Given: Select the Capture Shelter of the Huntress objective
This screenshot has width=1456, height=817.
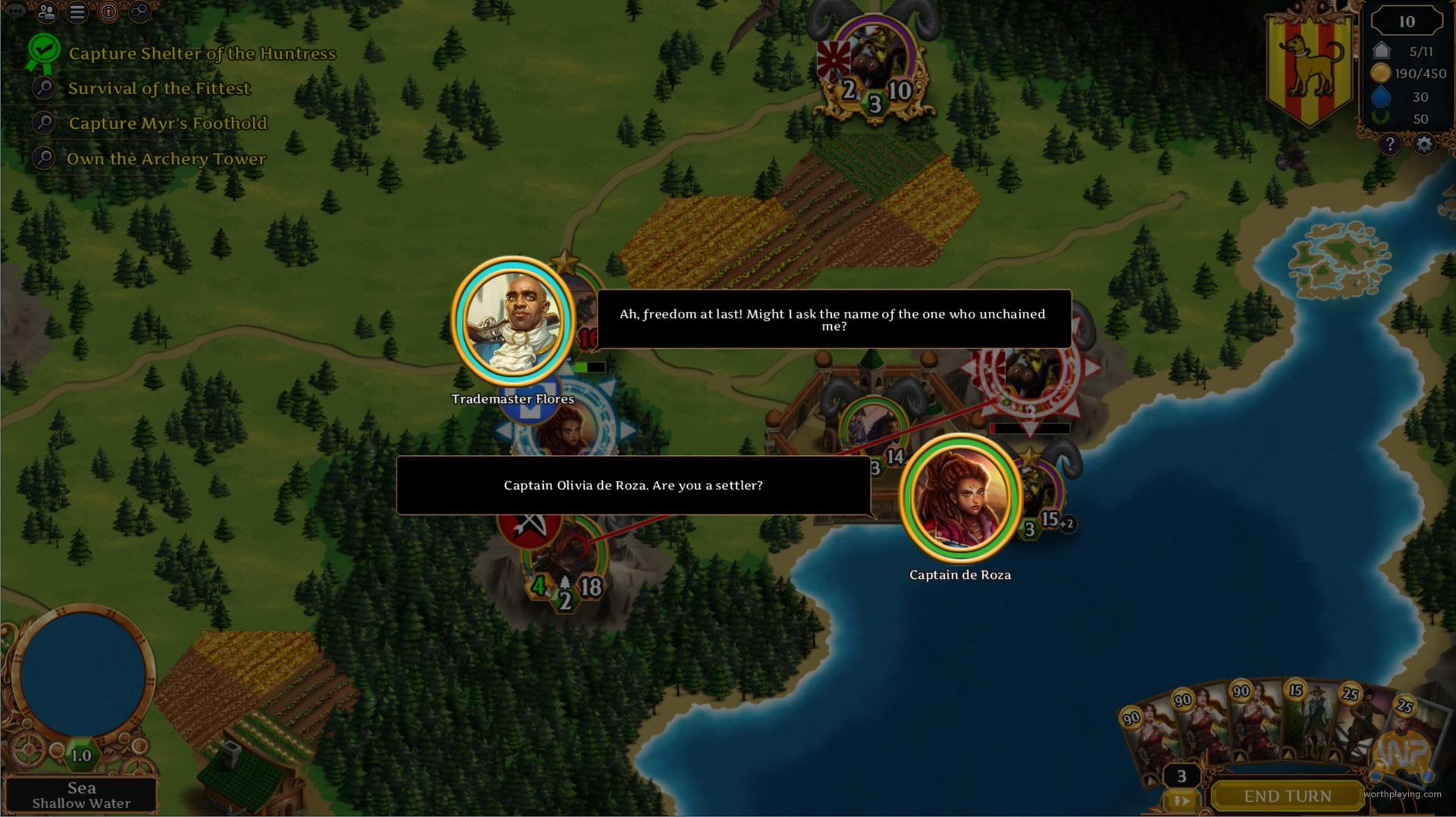Looking at the screenshot, I should click(202, 53).
